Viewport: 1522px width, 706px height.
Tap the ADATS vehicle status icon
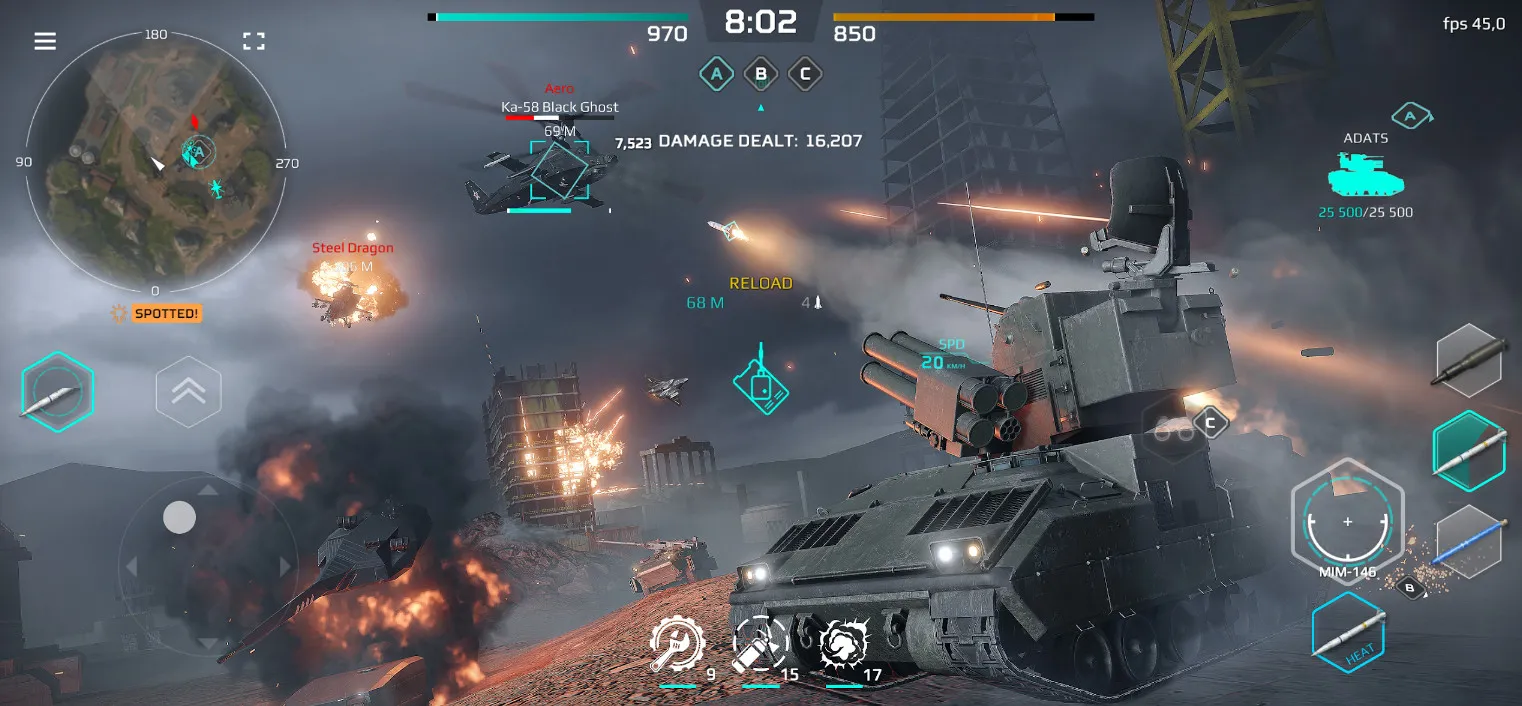1365,177
